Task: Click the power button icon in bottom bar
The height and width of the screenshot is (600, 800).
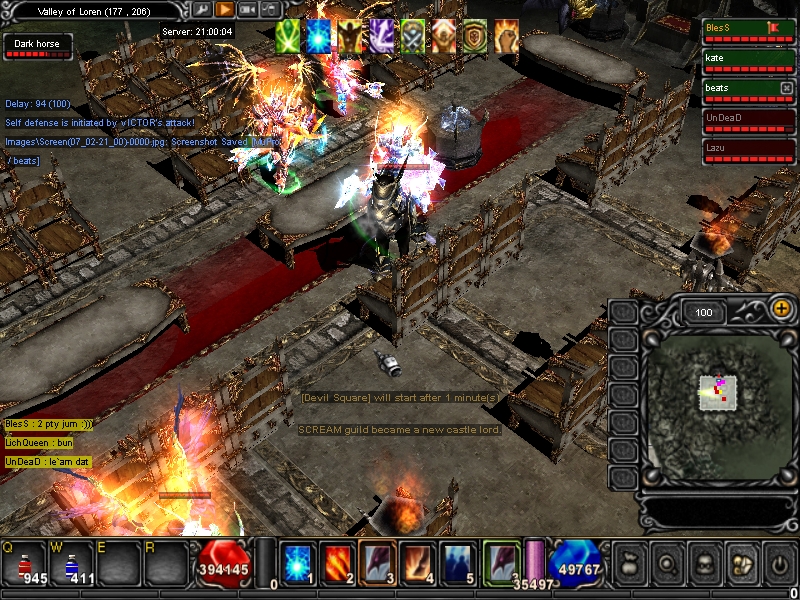Action: (780, 565)
